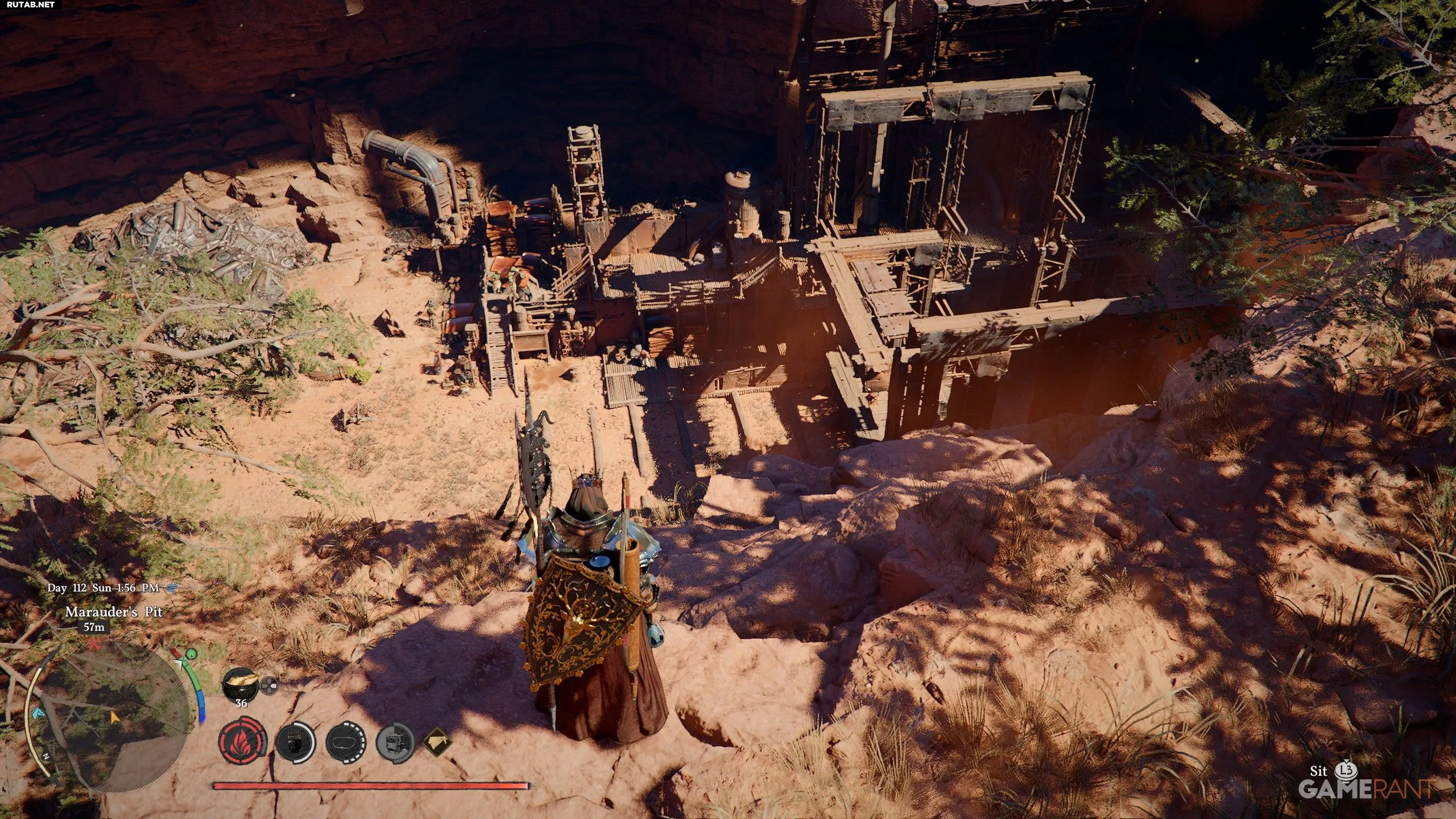Choose the necklace ring ability icon
Image resolution: width=1456 pixels, height=819 pixels.
[x=346, y=743]
